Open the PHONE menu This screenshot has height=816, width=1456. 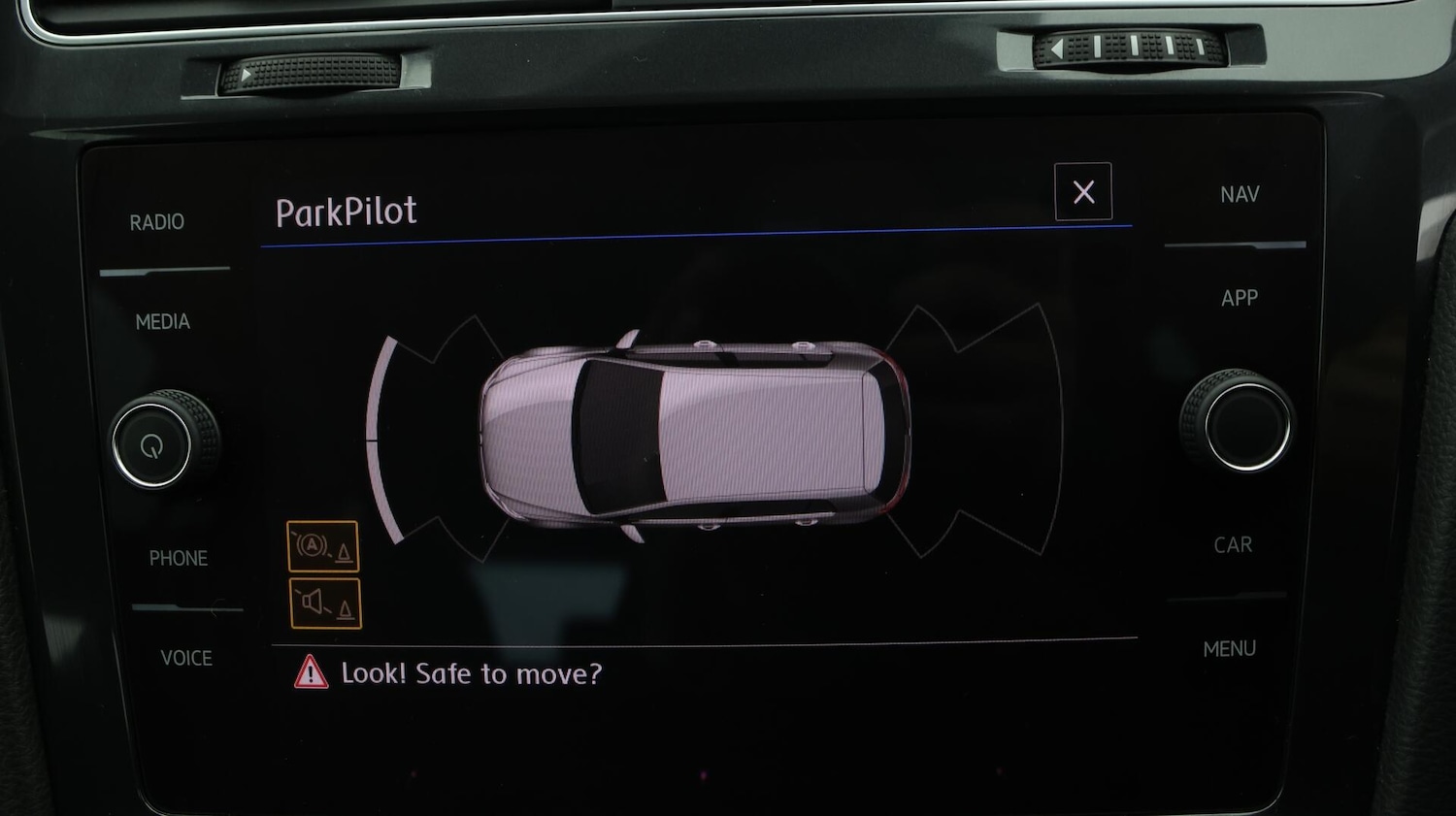pyautogui.click(x=179, y=558)
